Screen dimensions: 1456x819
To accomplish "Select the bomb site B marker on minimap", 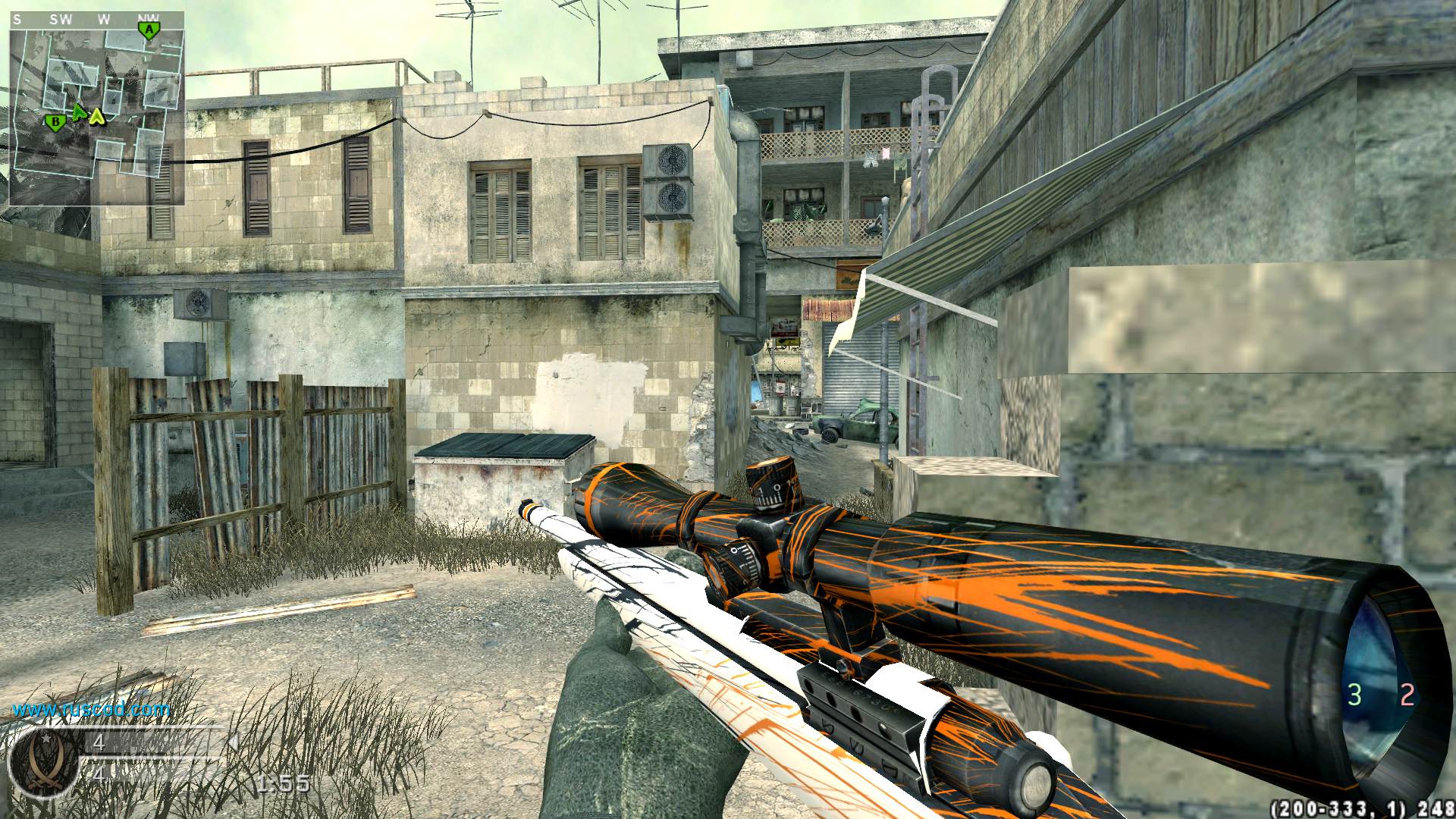I will click(55, 121).
